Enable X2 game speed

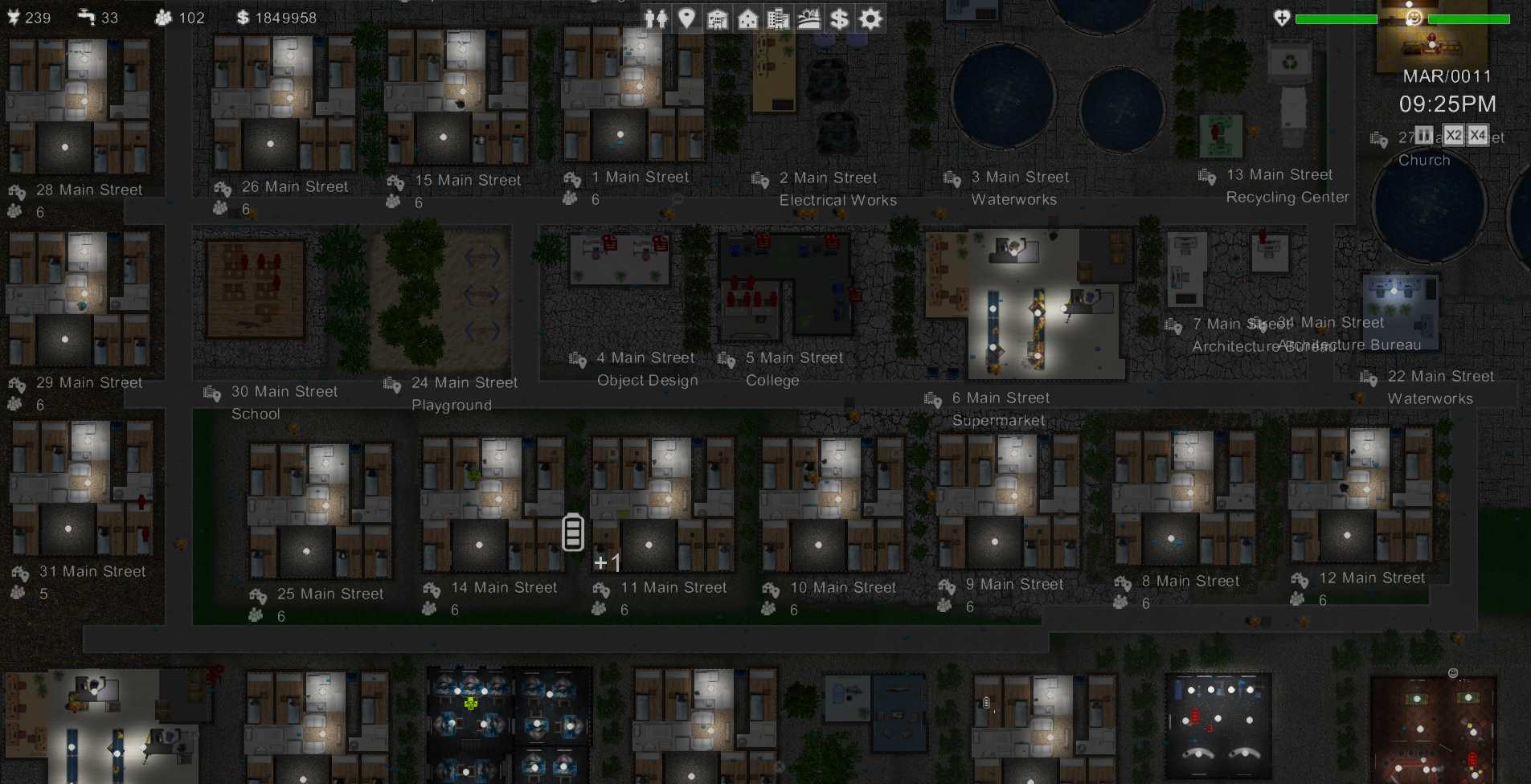(x=1453, y=135)
